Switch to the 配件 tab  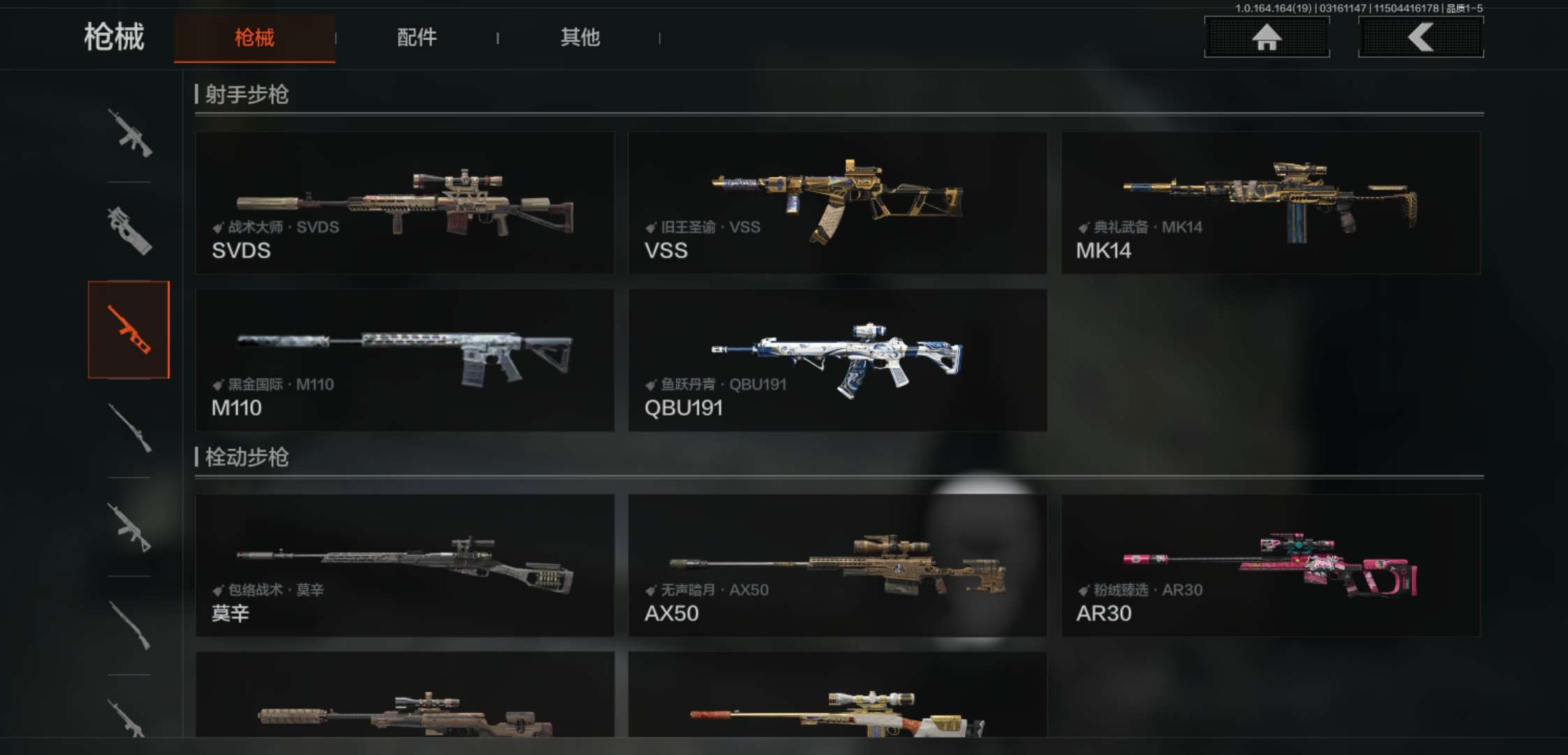[416, 38]
